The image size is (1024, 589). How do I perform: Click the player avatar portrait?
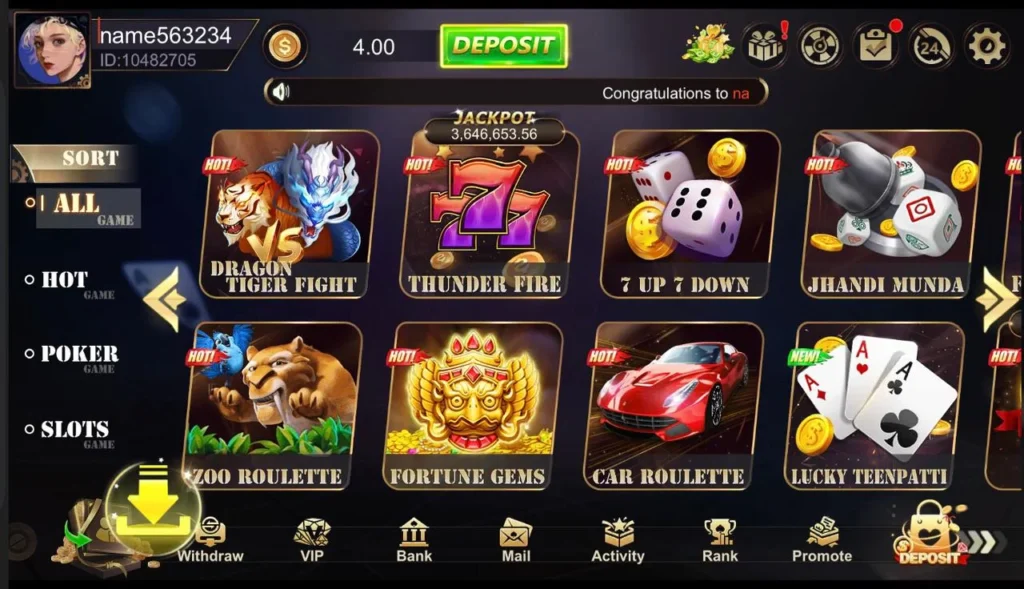(52, 50)
